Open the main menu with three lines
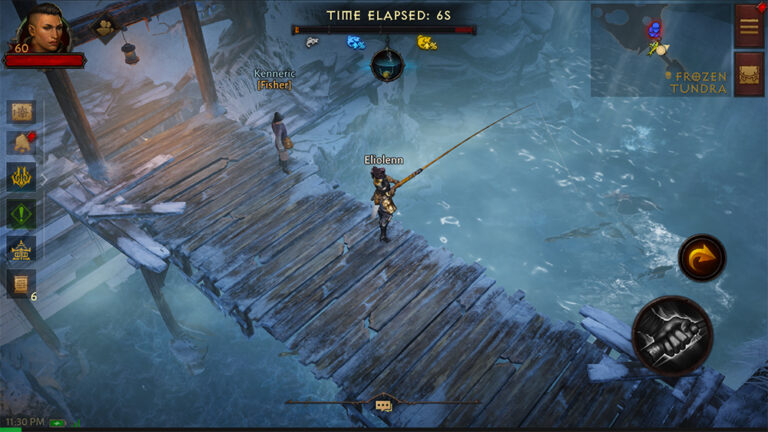768x432 pixels. [749, 25]
